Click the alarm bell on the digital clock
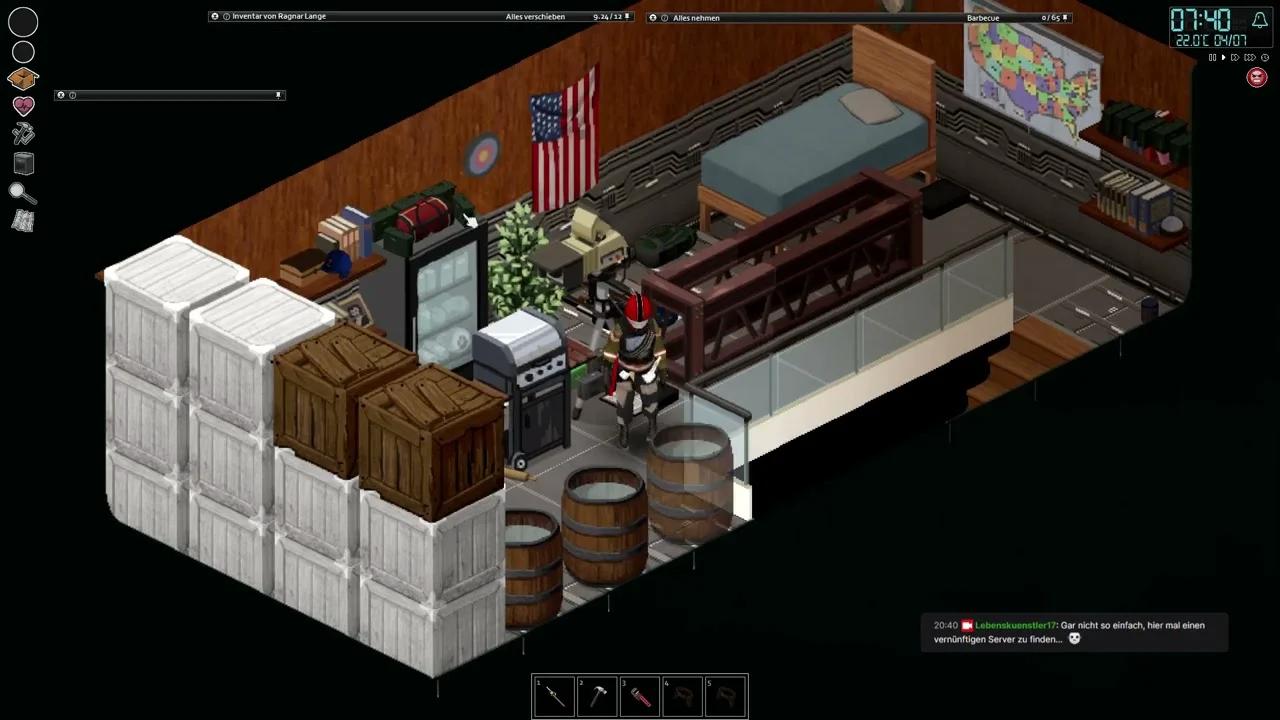Screen dimensions: 1280x720 pos(1259,20)
